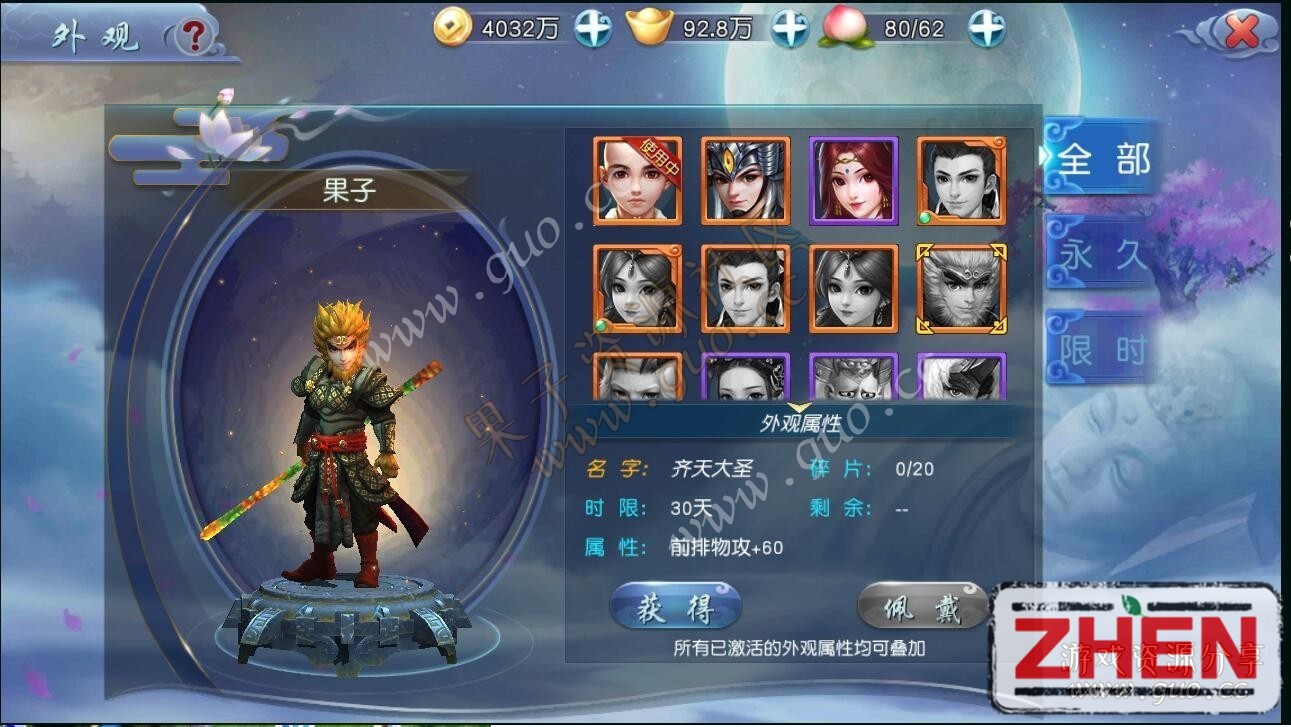Screen dimensions: 1291x727
Task: Add more copper coins with plus button
Action: click(x=593, y=29)
